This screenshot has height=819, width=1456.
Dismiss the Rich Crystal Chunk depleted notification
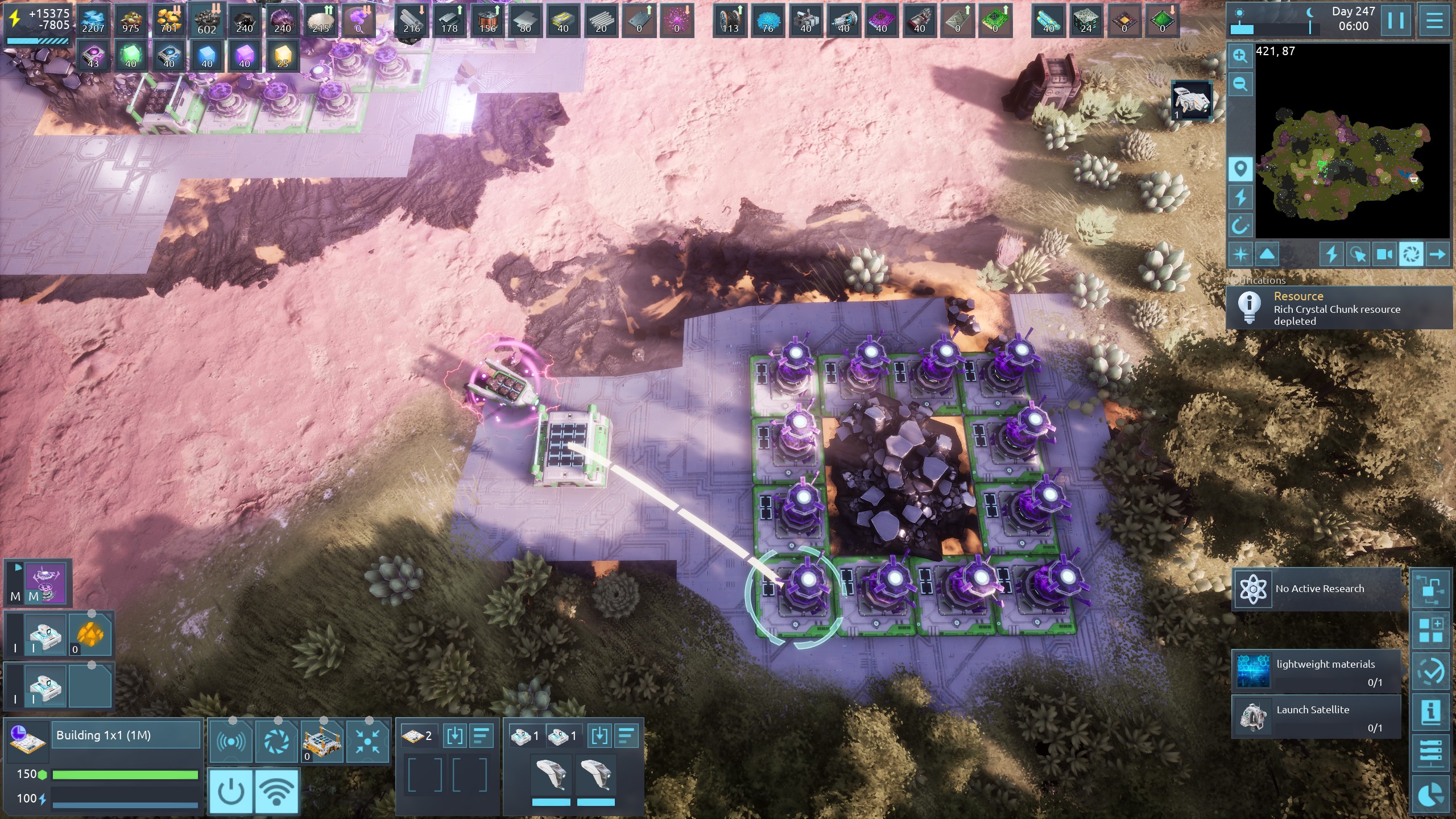pos(1339,308)
